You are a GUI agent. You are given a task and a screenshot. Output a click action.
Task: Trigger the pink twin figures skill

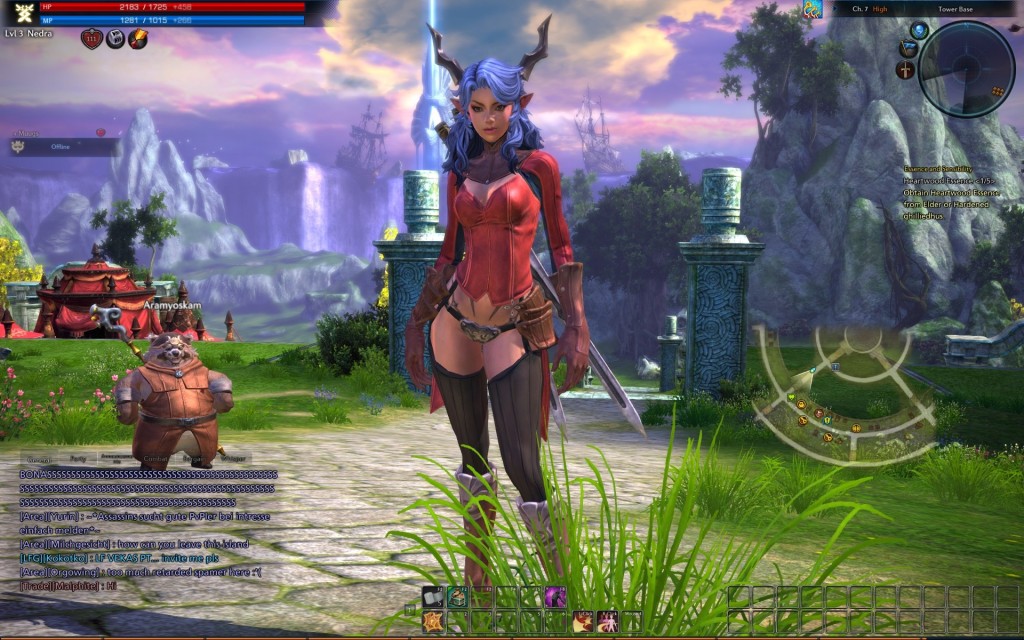pos(606,621)
